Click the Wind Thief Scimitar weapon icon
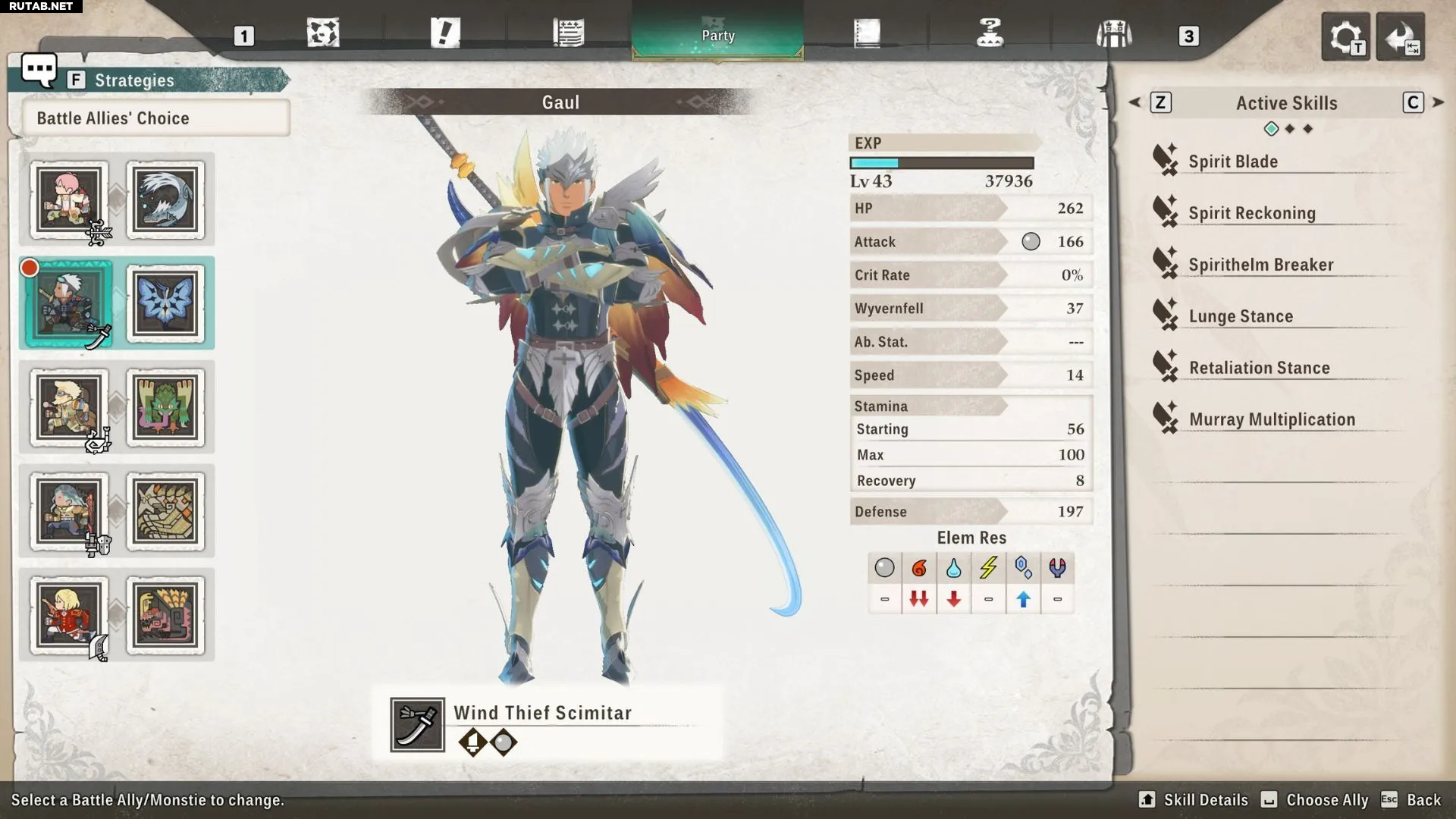Image resolution: width=1456 pixels, height=819 pixels. (x=417, y=725)
